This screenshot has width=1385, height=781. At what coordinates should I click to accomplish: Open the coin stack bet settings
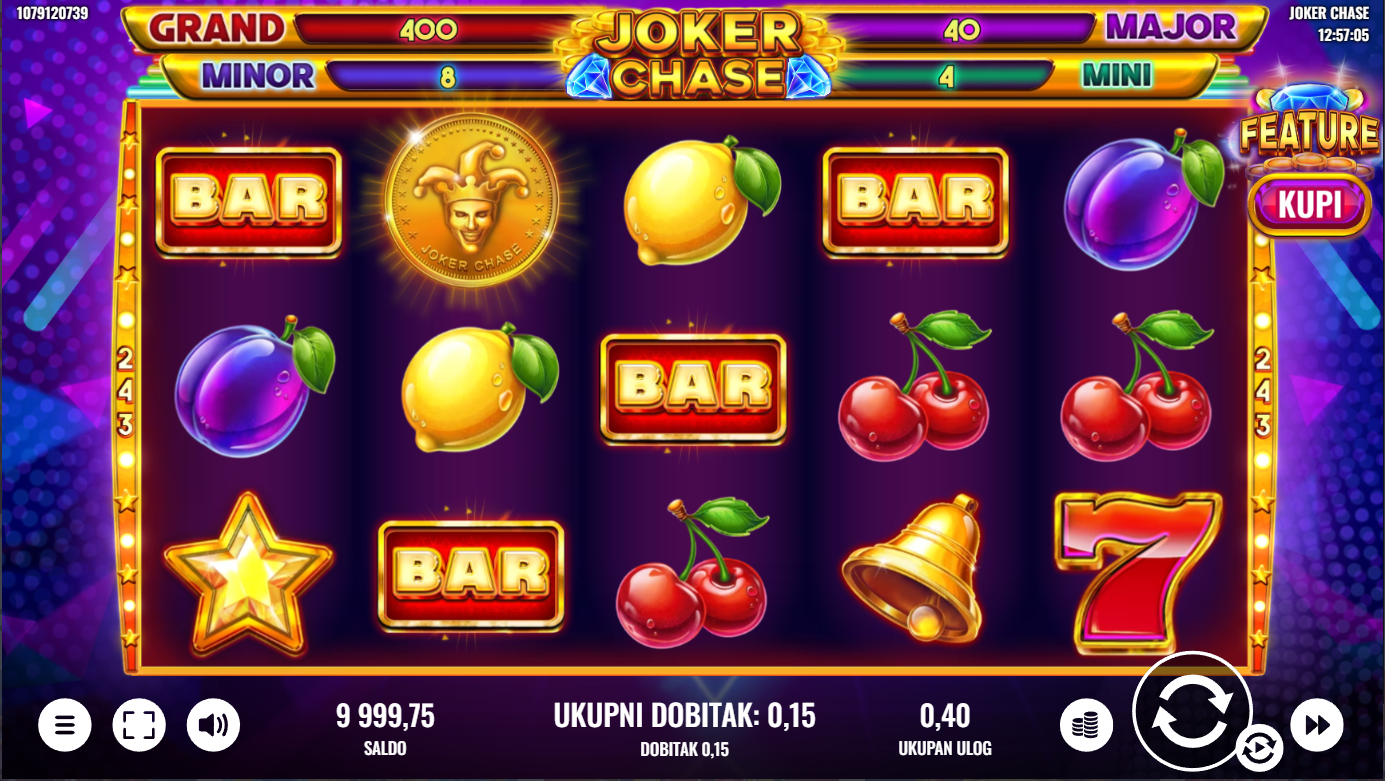(x=1085, y=725)
